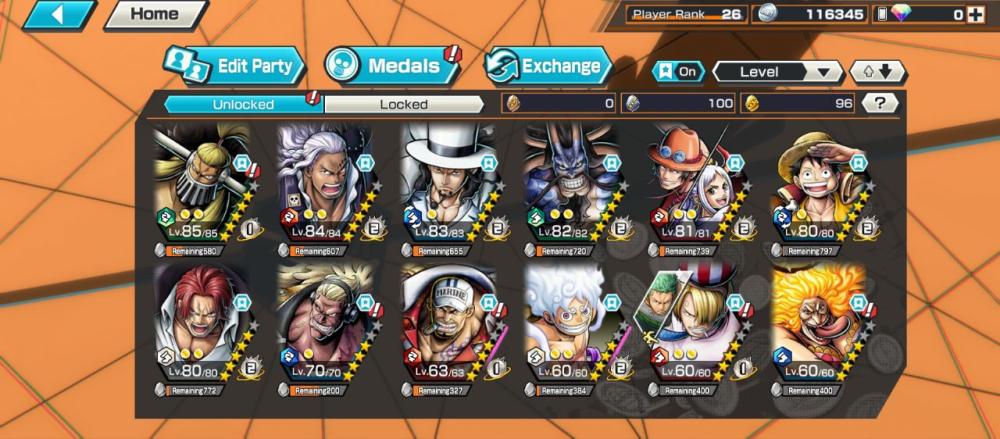Return to the Home screen
This screenshot has height=439, width=1000.
(x=154, y=14)
